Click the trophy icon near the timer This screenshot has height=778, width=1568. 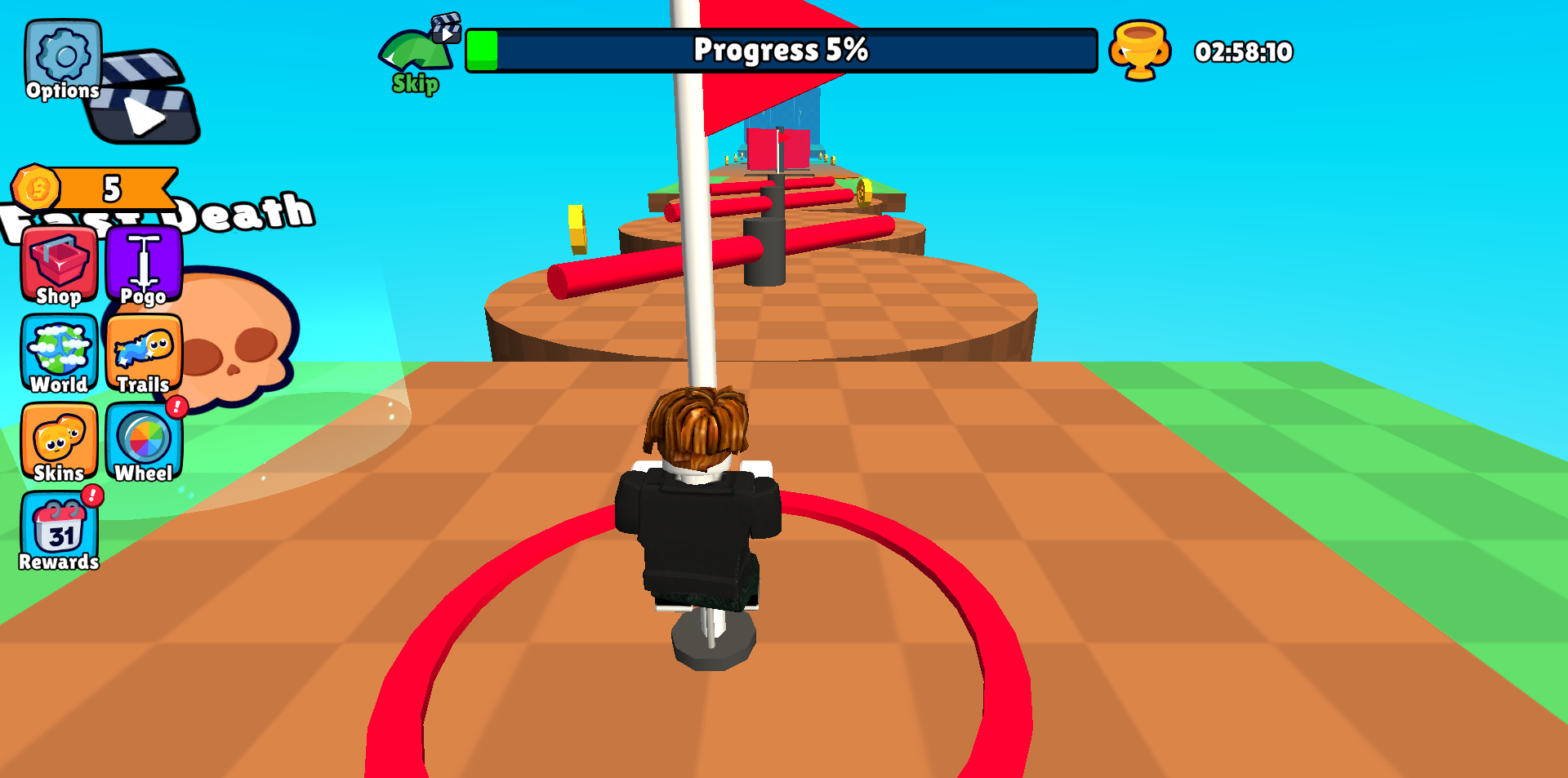(x=1141, y=51)
